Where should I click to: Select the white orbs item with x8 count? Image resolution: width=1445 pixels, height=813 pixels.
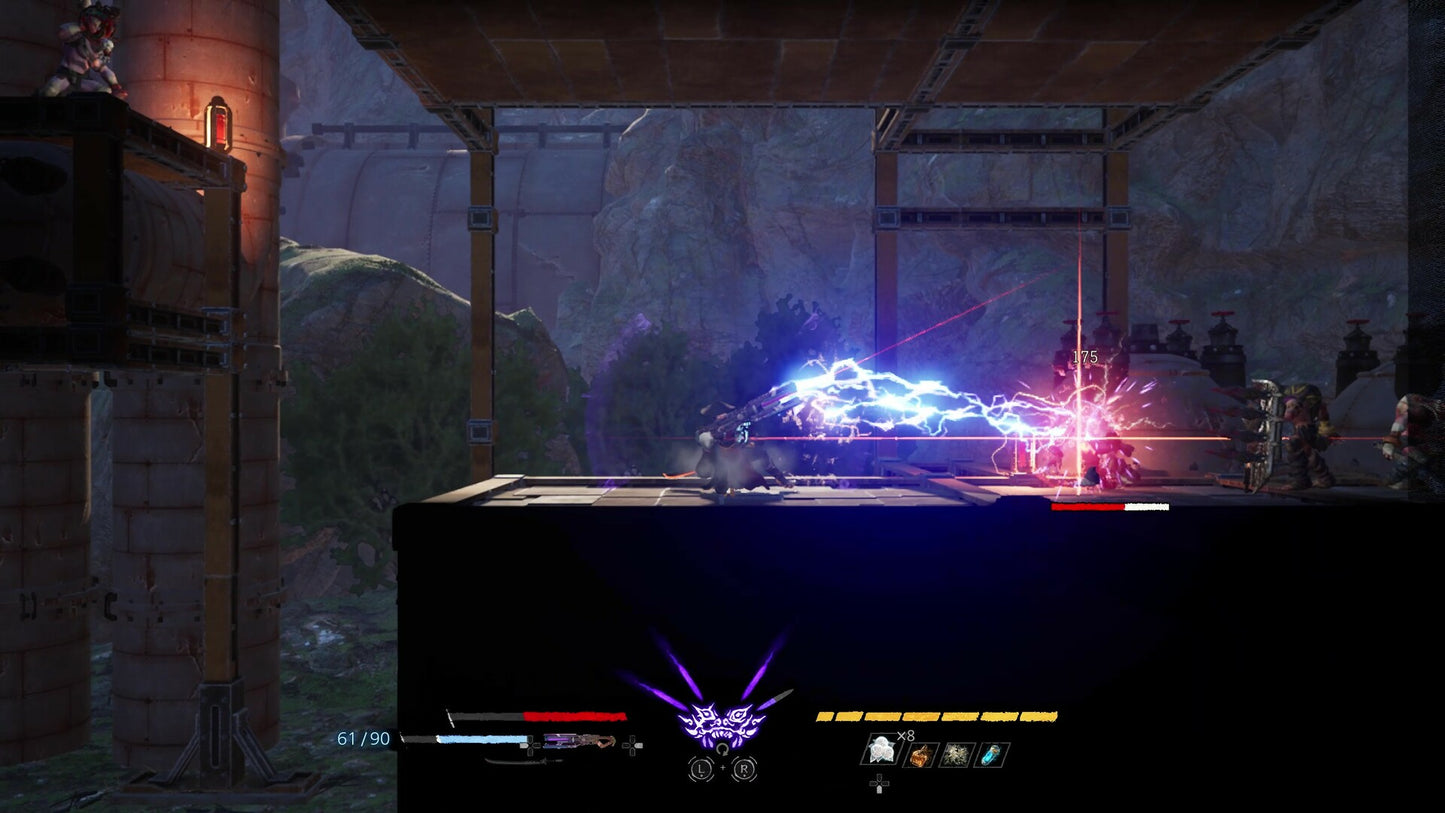(881, 752)
